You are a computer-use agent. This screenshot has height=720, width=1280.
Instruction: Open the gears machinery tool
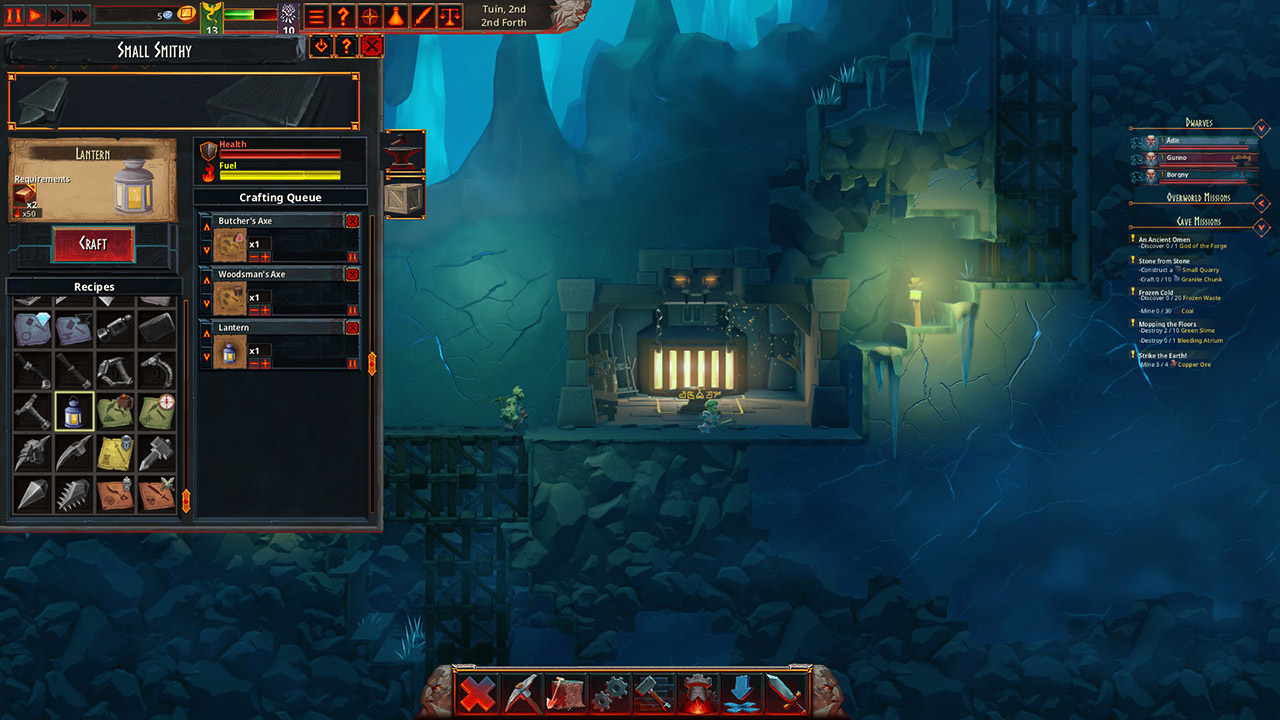tap(609, 693)
